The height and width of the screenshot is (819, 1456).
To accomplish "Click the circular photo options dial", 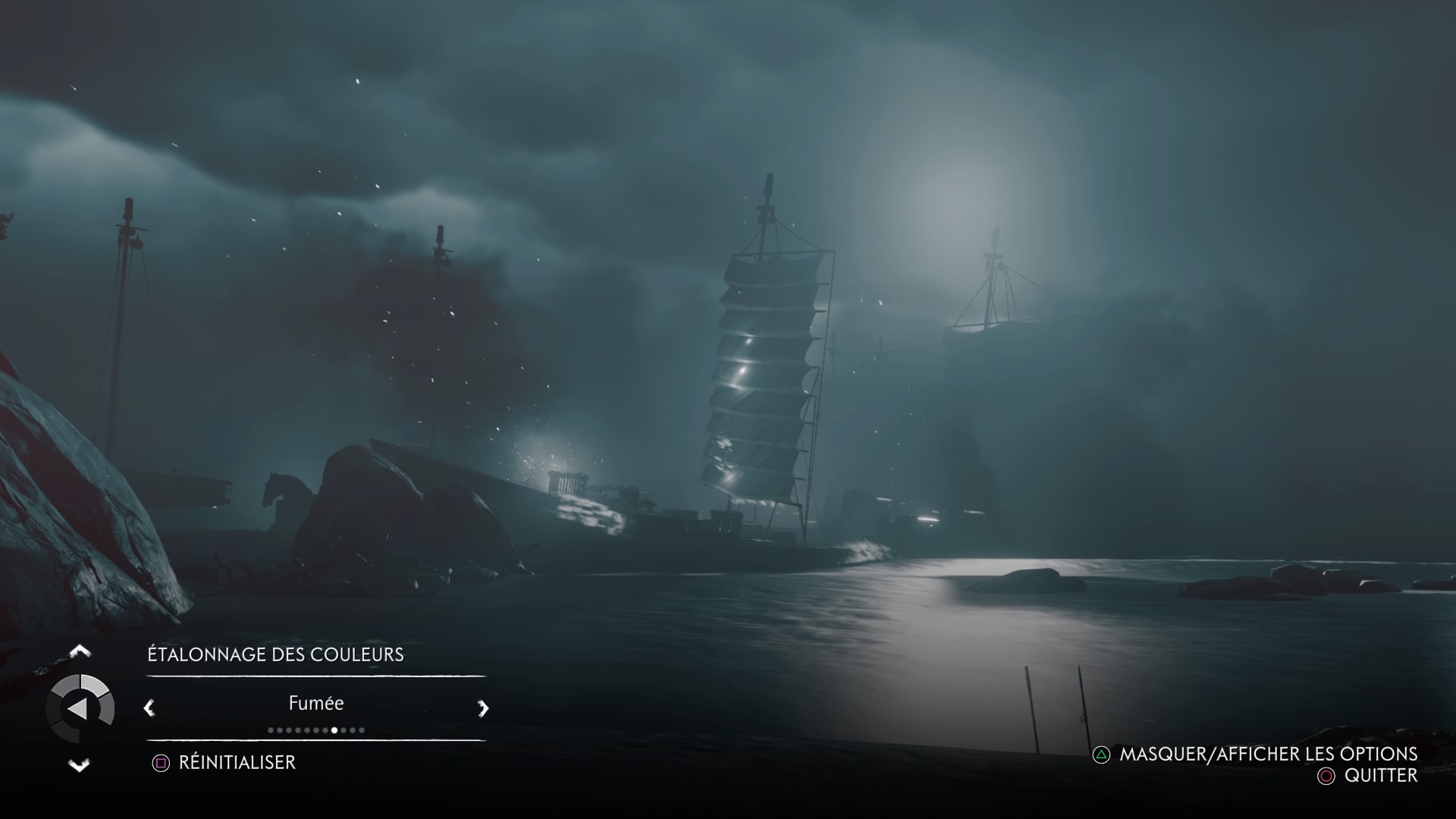I will (x=80, y=709).
